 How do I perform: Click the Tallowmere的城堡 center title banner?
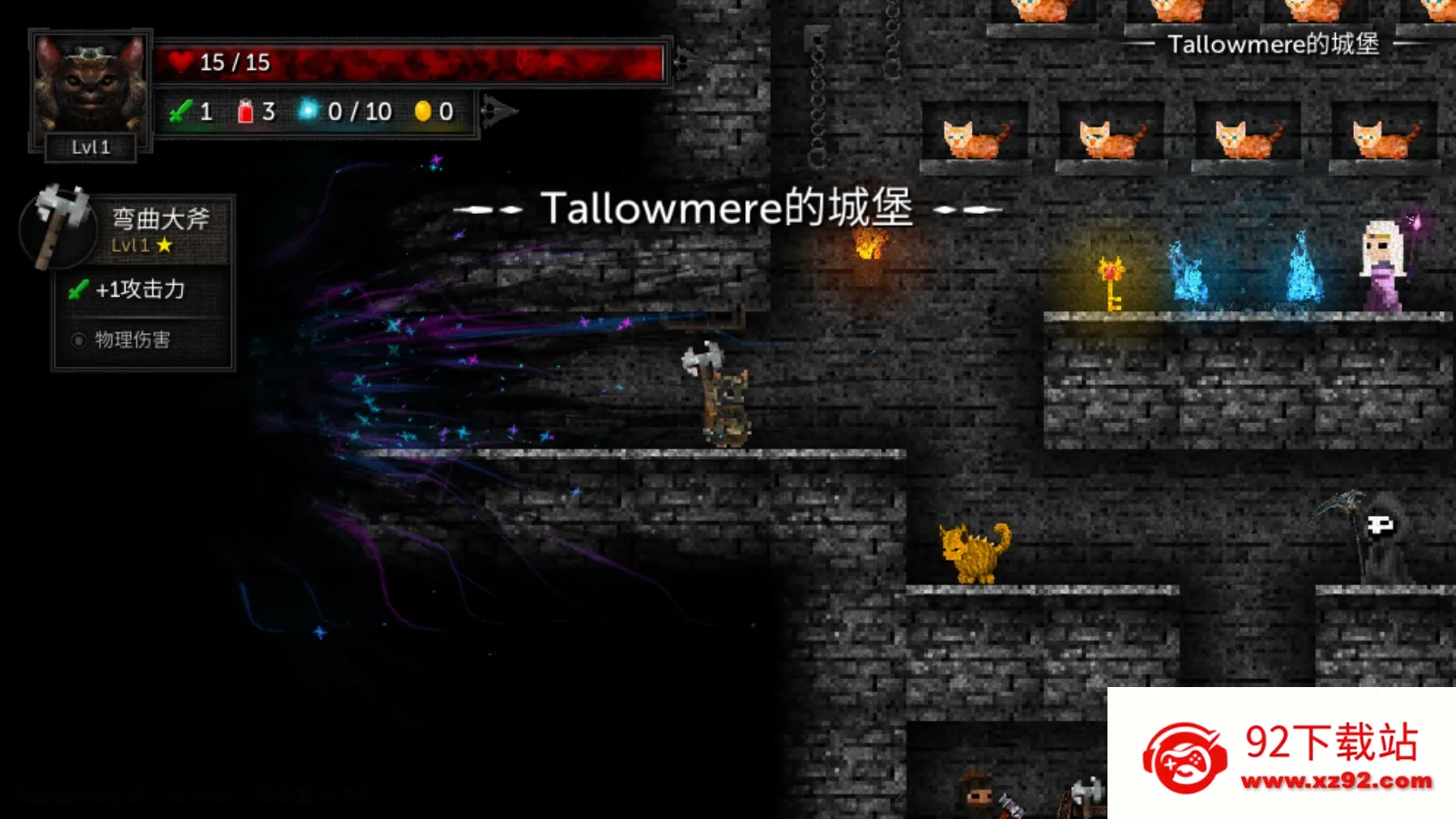coord(728,208)
